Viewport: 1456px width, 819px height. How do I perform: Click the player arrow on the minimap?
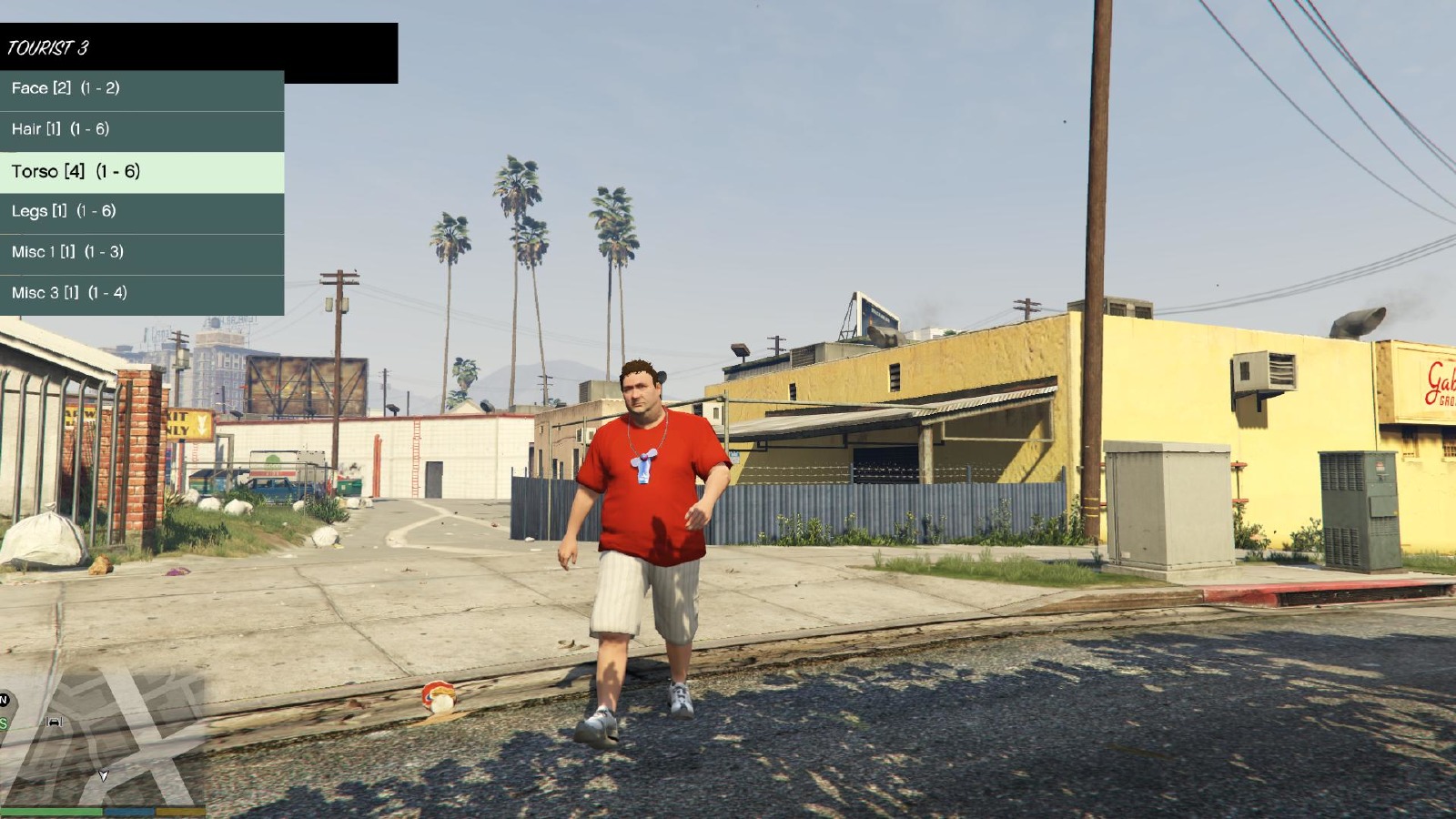(104, 775)
